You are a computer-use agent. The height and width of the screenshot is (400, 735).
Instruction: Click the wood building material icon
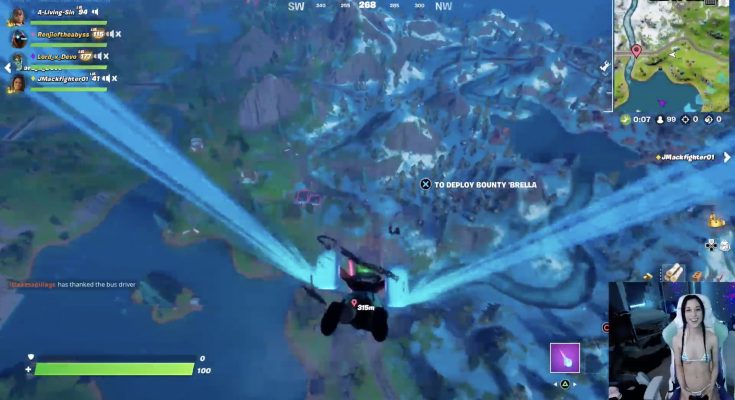(674, 270)
